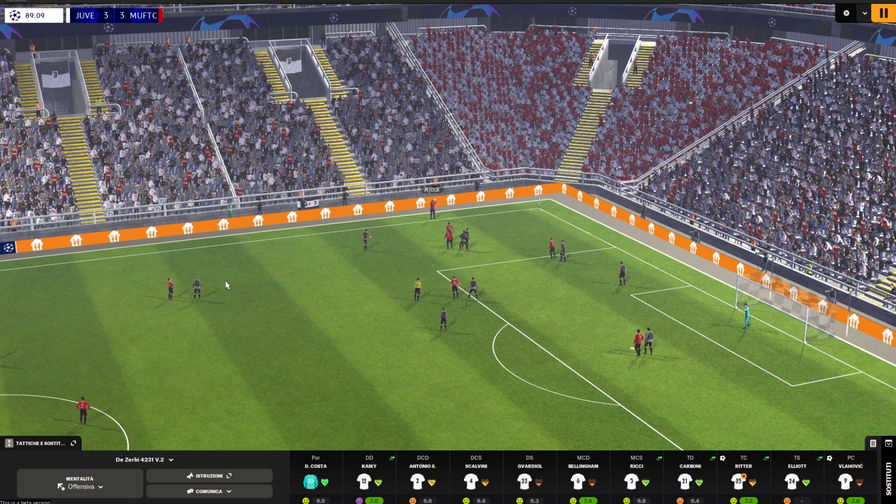Image resolution: width=896 pixels, height=504 pixels.
Task: Open the Tattiche e Sostit. tab
Action: [40, 443]
